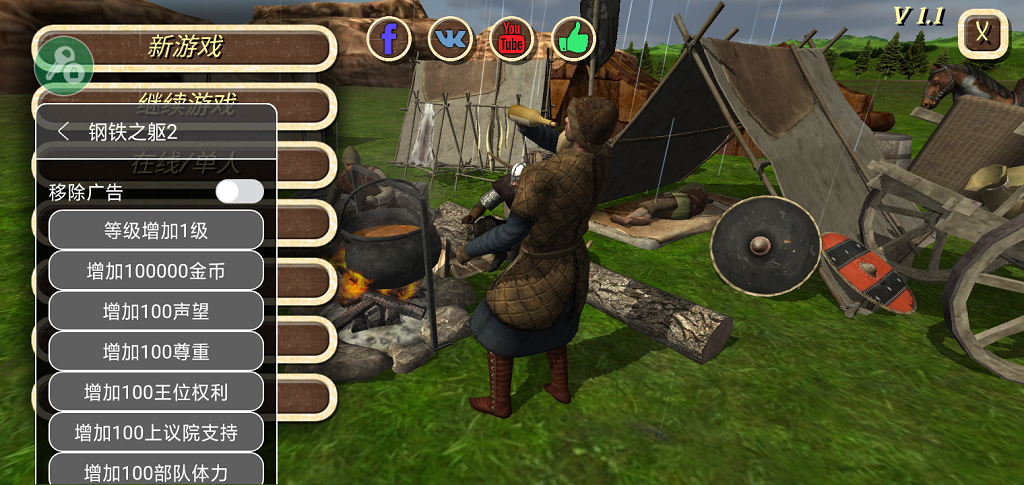Viewport: 1024px width, 485px height.
Task: Select 增加100王位权利 in the mod menu
Action: (x=156, y=392)
